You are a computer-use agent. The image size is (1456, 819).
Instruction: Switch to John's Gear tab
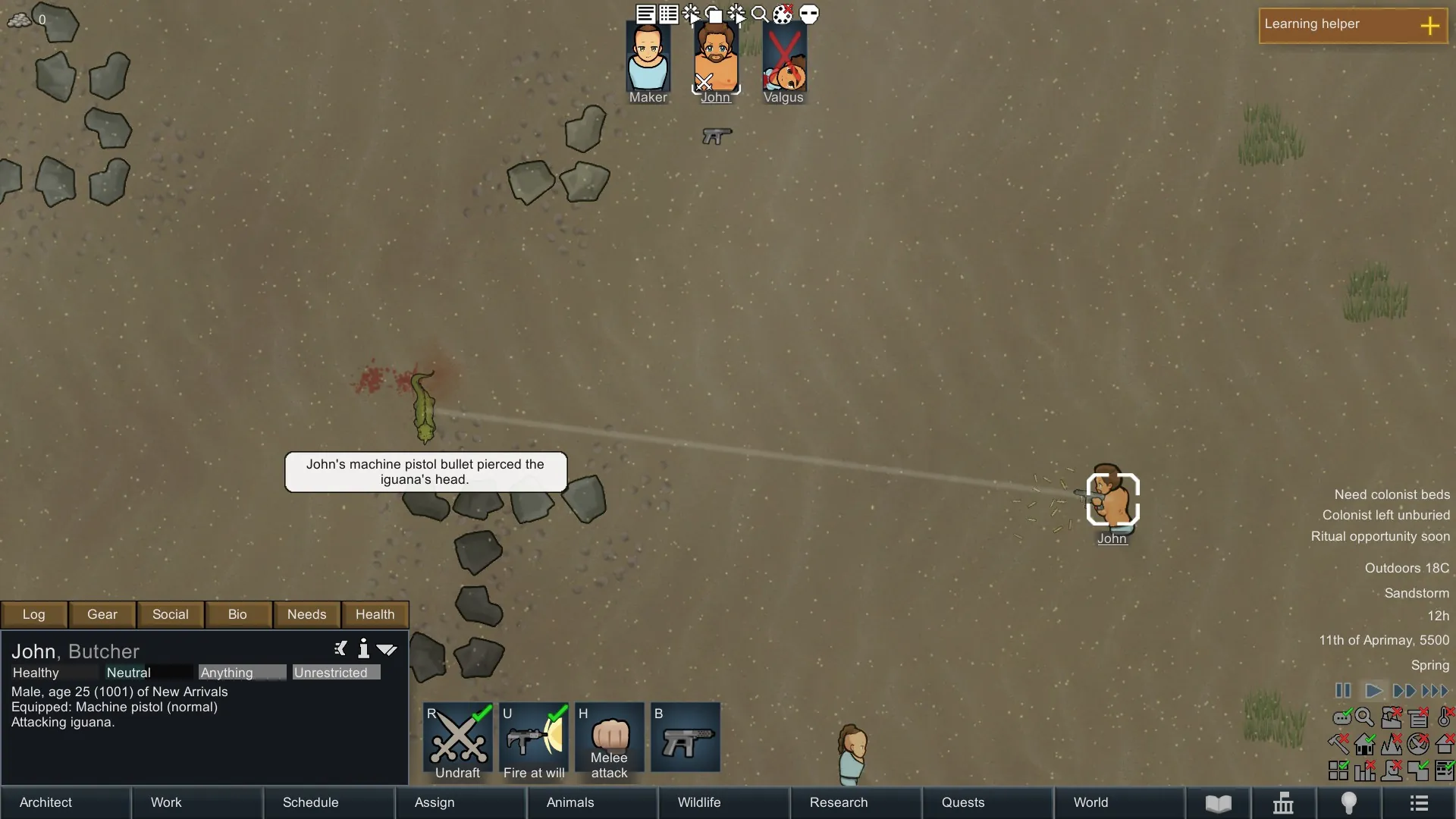(x=102, y=614)
